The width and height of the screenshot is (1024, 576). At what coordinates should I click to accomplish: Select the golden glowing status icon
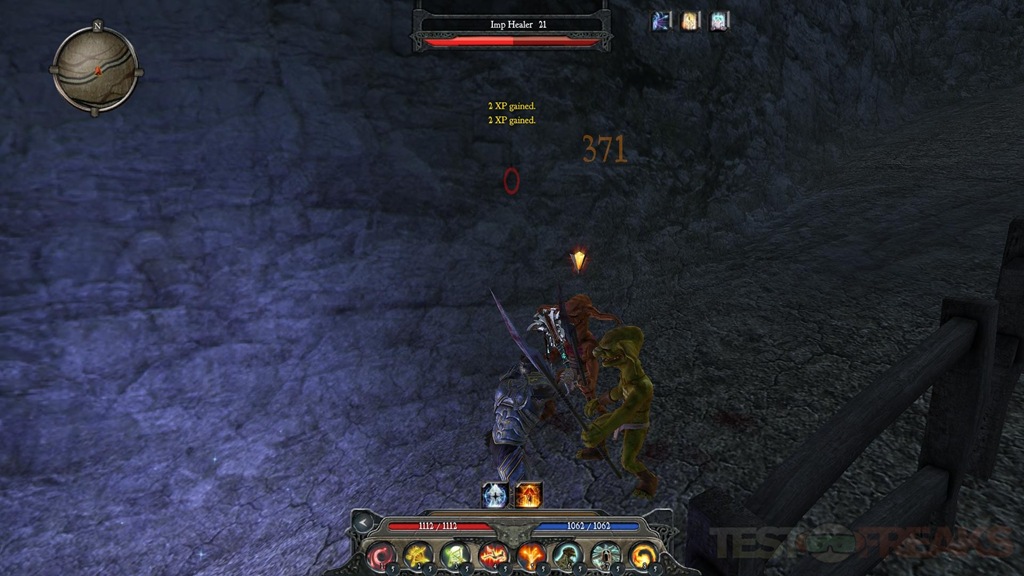tap(690, 21)
